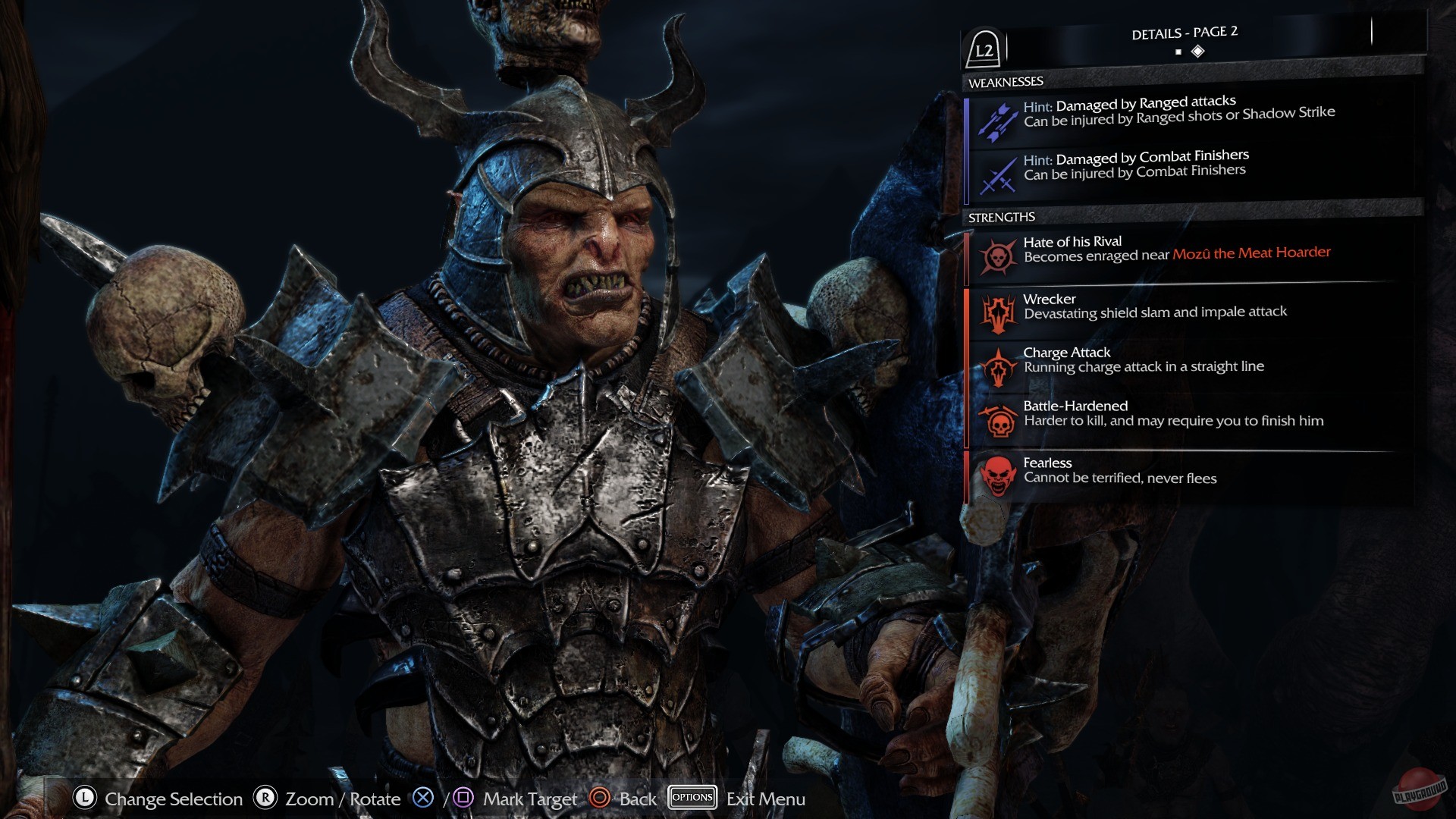This screenshot has height=819, width=1456.
Task: Switch to the first details page dot
Action: 1178,51
